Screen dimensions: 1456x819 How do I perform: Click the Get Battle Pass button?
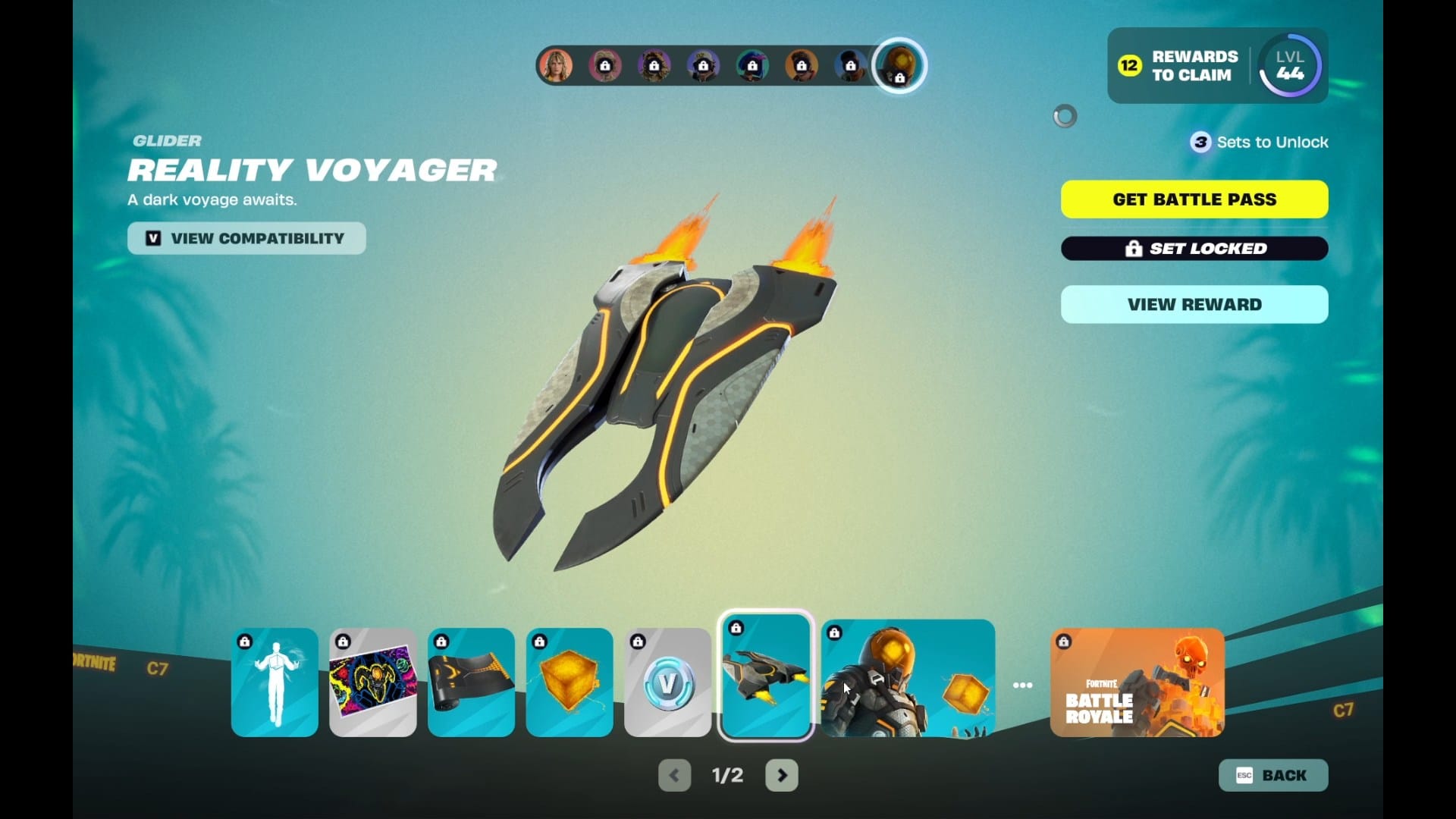(1194, 199)
